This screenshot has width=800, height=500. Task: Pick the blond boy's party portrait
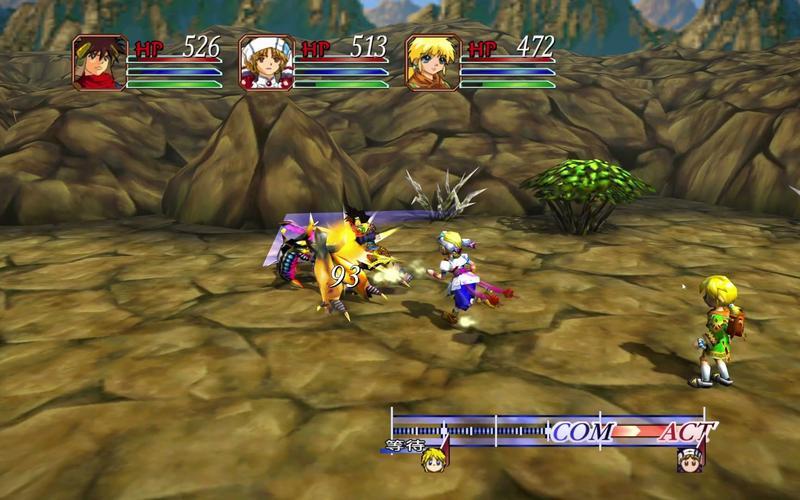point(433,63)
